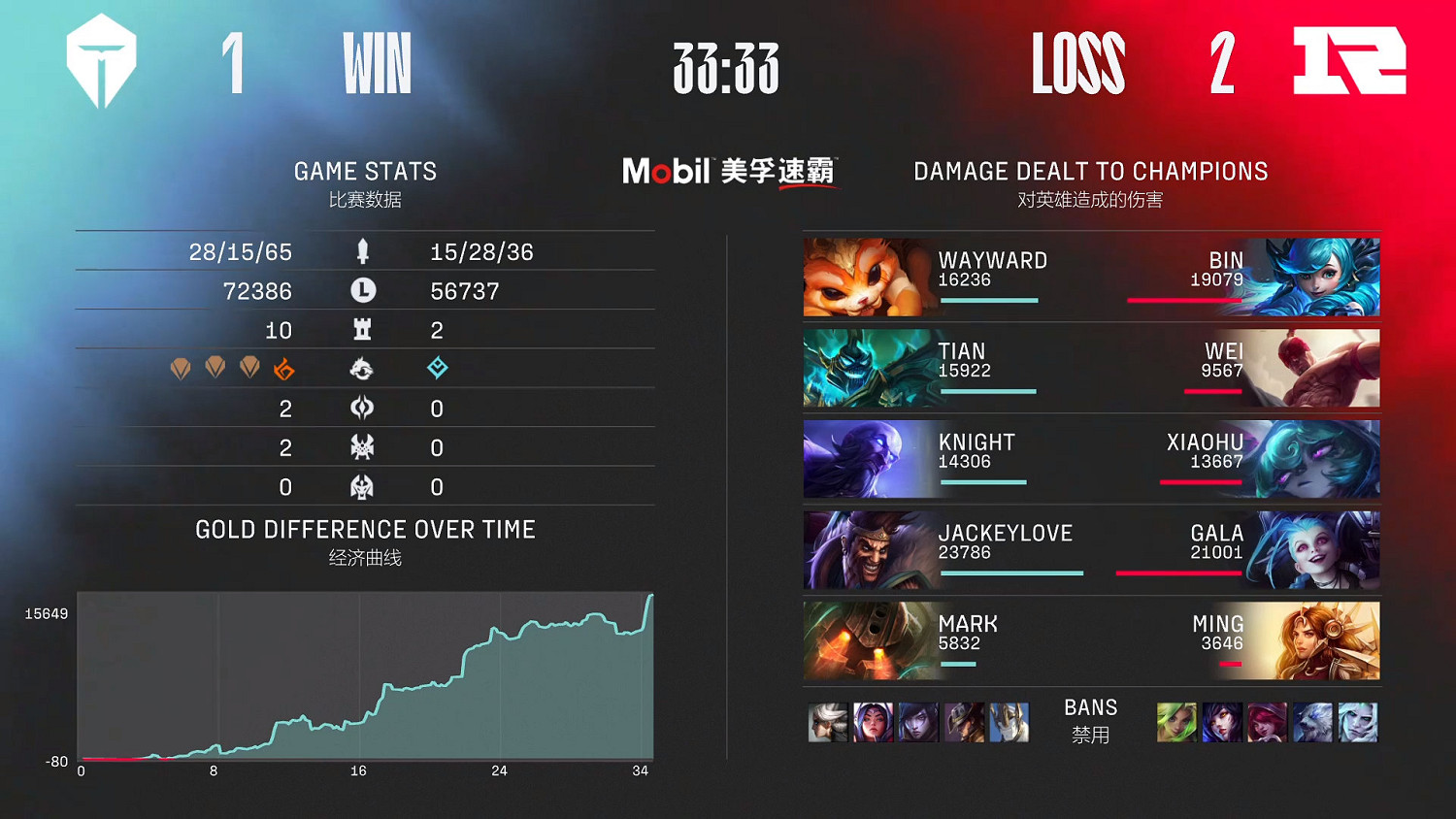Select the gold coin icon between team totals

pyautogui.click(x=362, y=290)
